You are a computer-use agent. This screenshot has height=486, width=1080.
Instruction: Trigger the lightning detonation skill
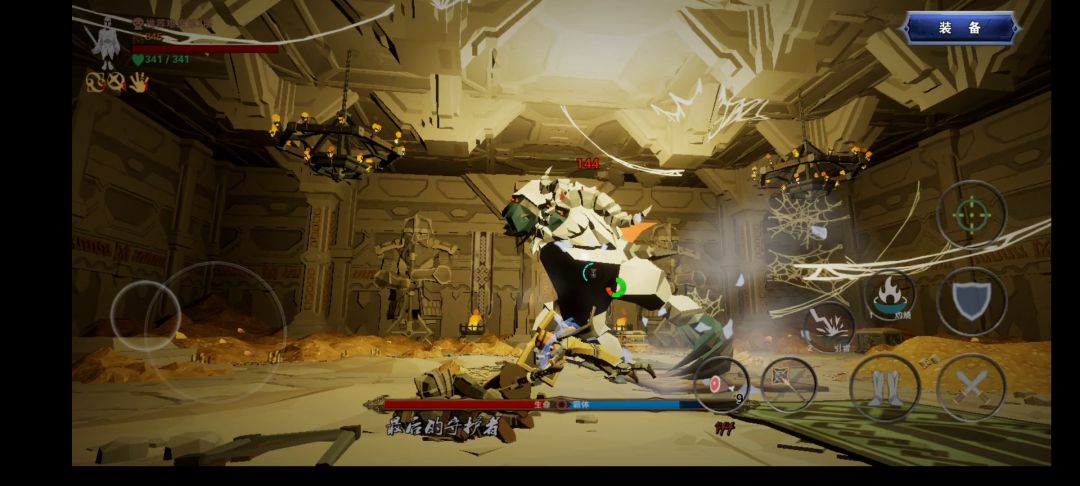point(829,326)
